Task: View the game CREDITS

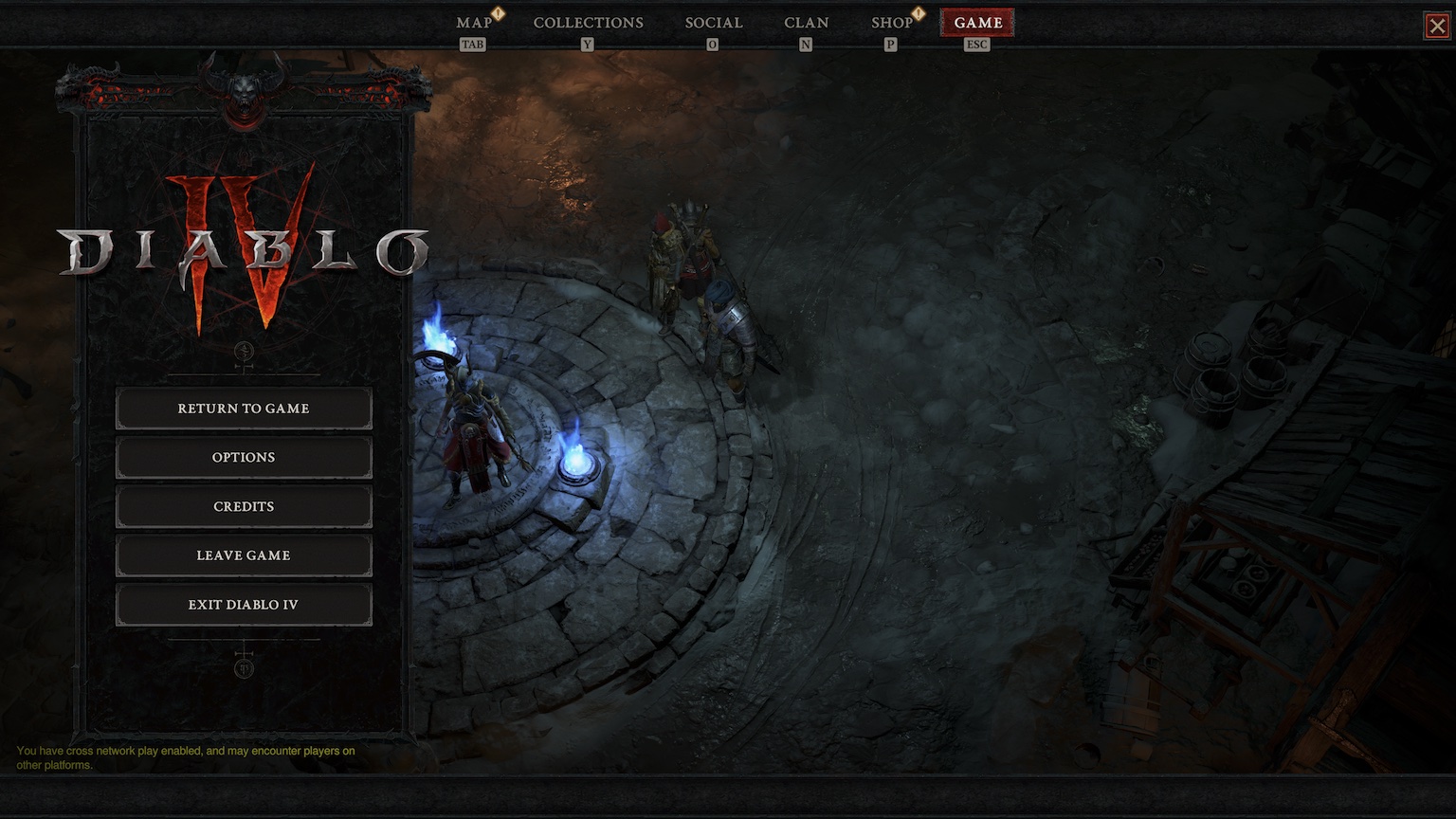Action: [x=243, y=506]
